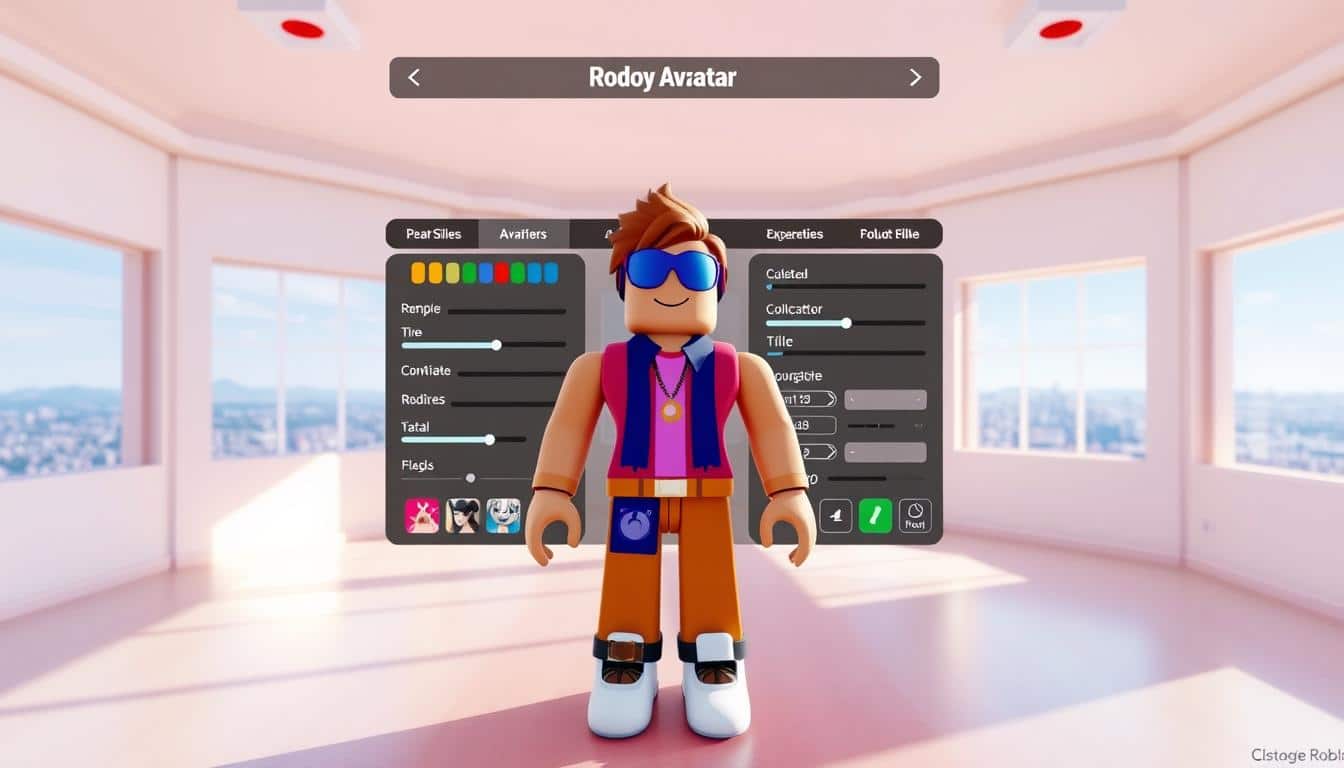The height and width of the screenshot is (768, 1344).
Task: Click the Tatal slider handle
Action: pyautogui.click(x=489, y=439)
